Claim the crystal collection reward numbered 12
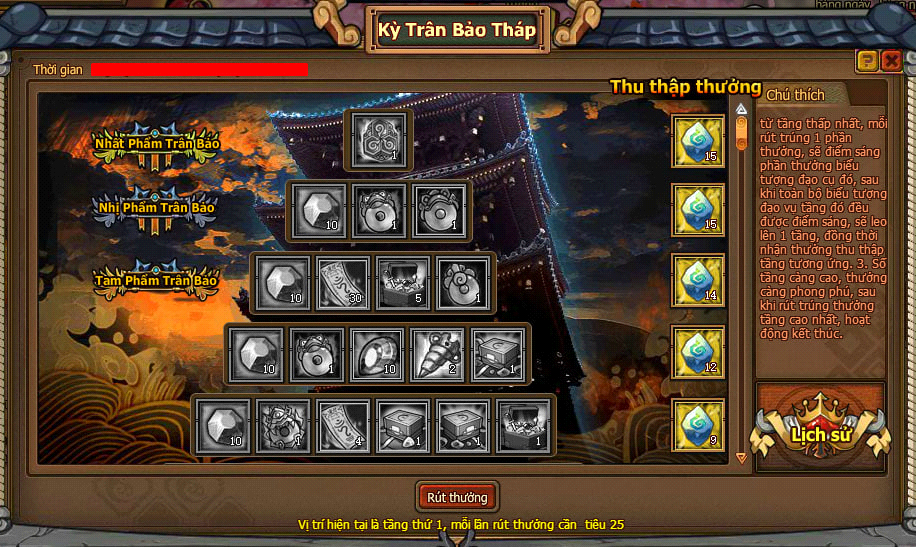Image resolution: width=916 pixels, height=547 pixels. point(697,353)
